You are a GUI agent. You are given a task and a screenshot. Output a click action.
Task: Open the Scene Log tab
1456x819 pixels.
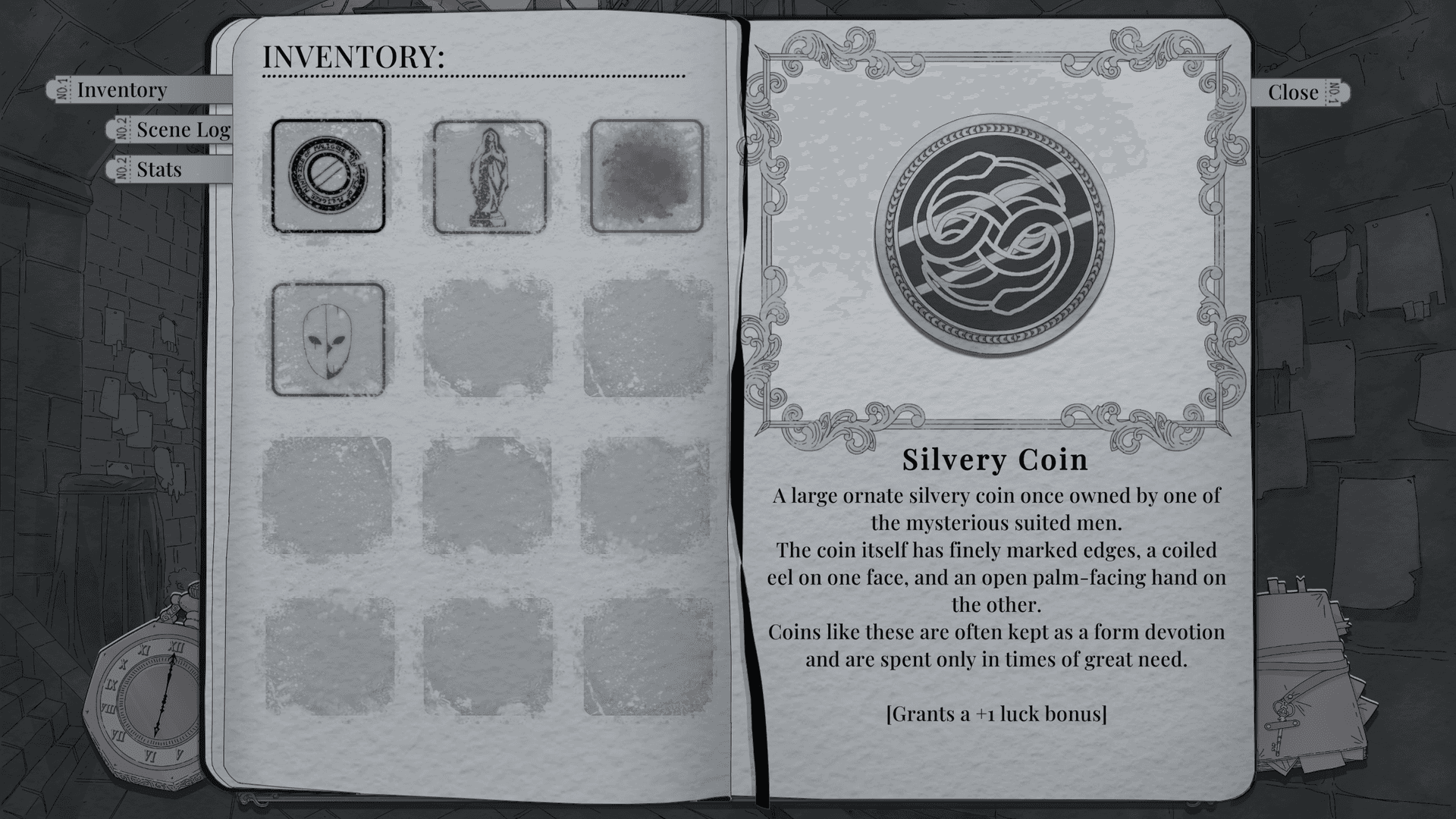[183, 130]
